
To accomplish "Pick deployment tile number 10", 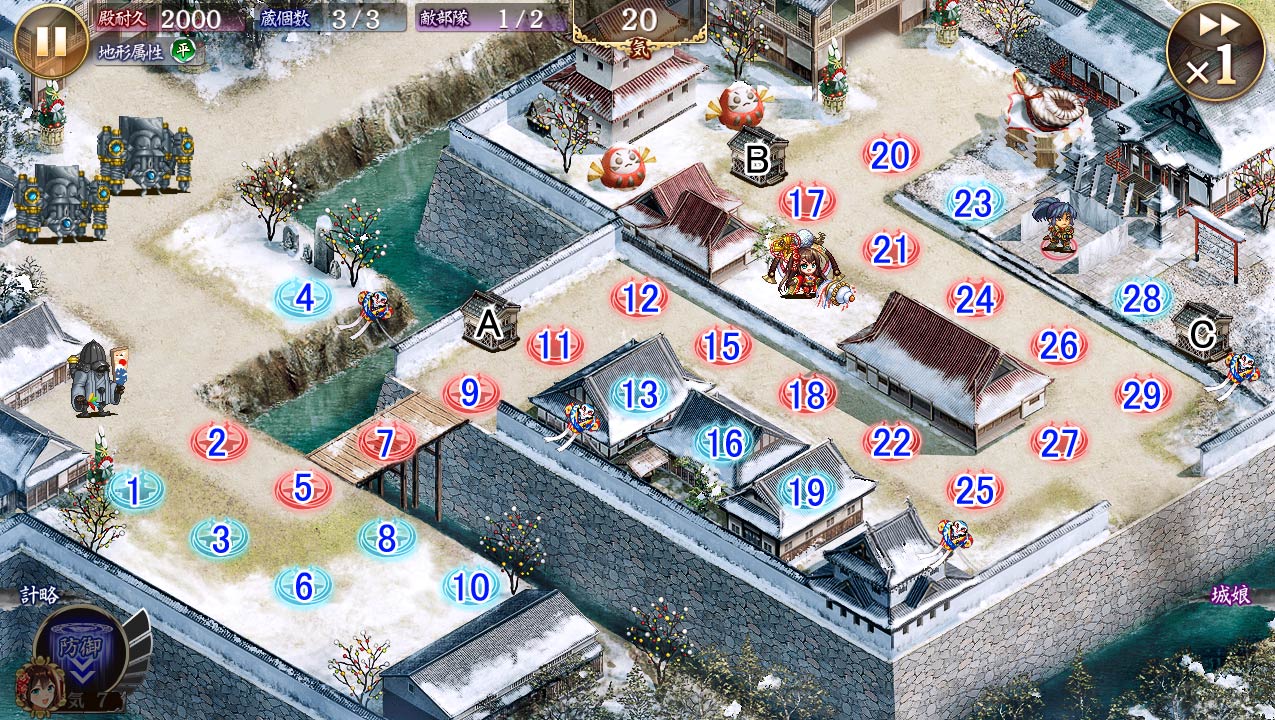I will point(470,587).
